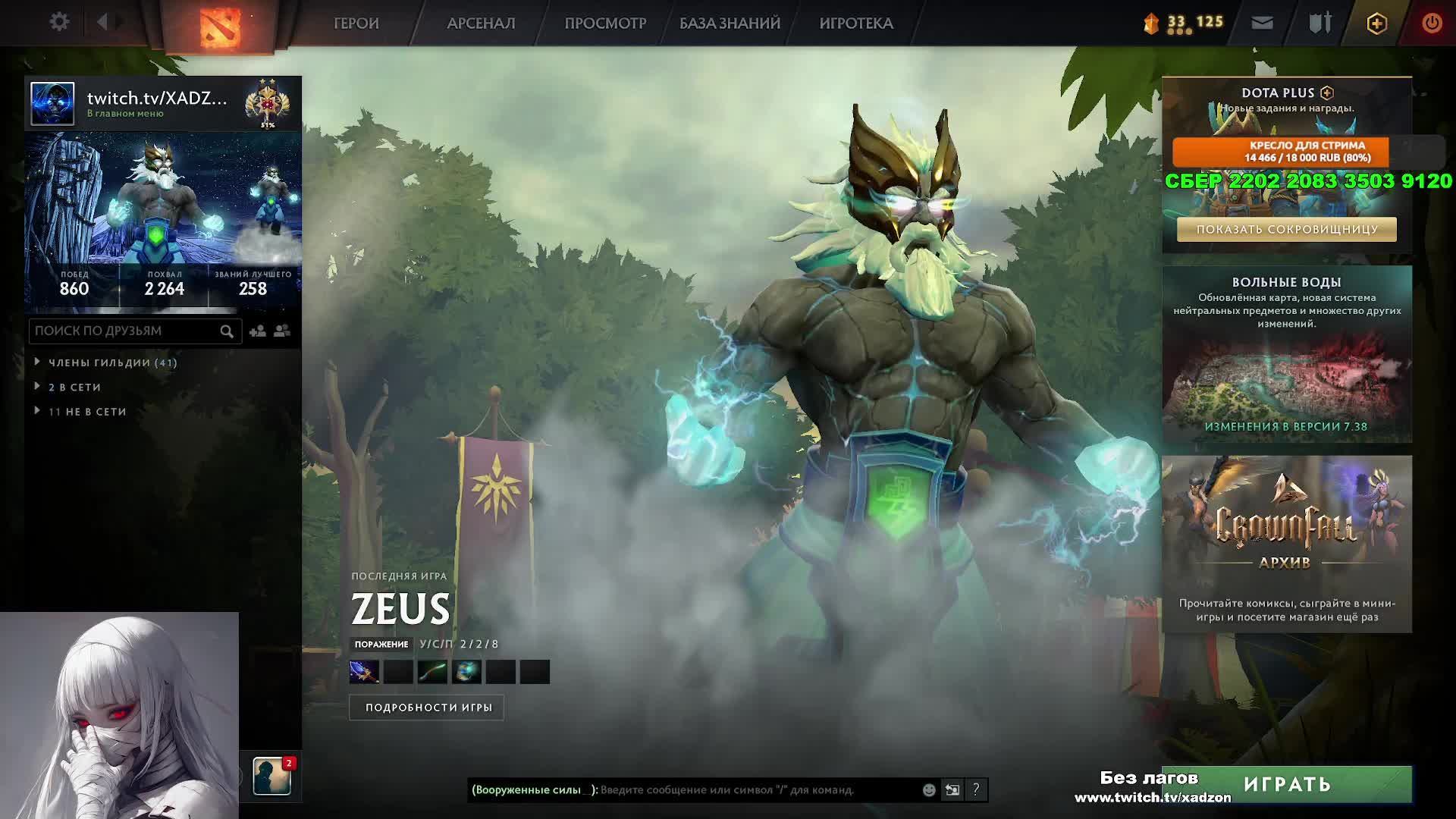Open the Игротека tab
This screenshot has height=819, width=1456.
[x=856, y=24]
